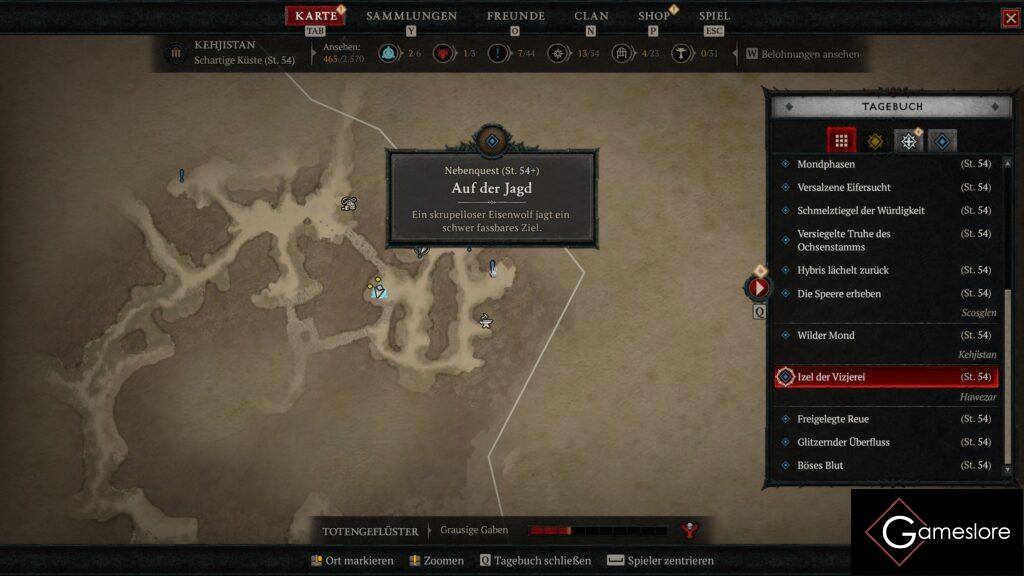Go to the Shop tab
Screen dimensions: 1024x576
pyautogui.click(x=654, y=16)
